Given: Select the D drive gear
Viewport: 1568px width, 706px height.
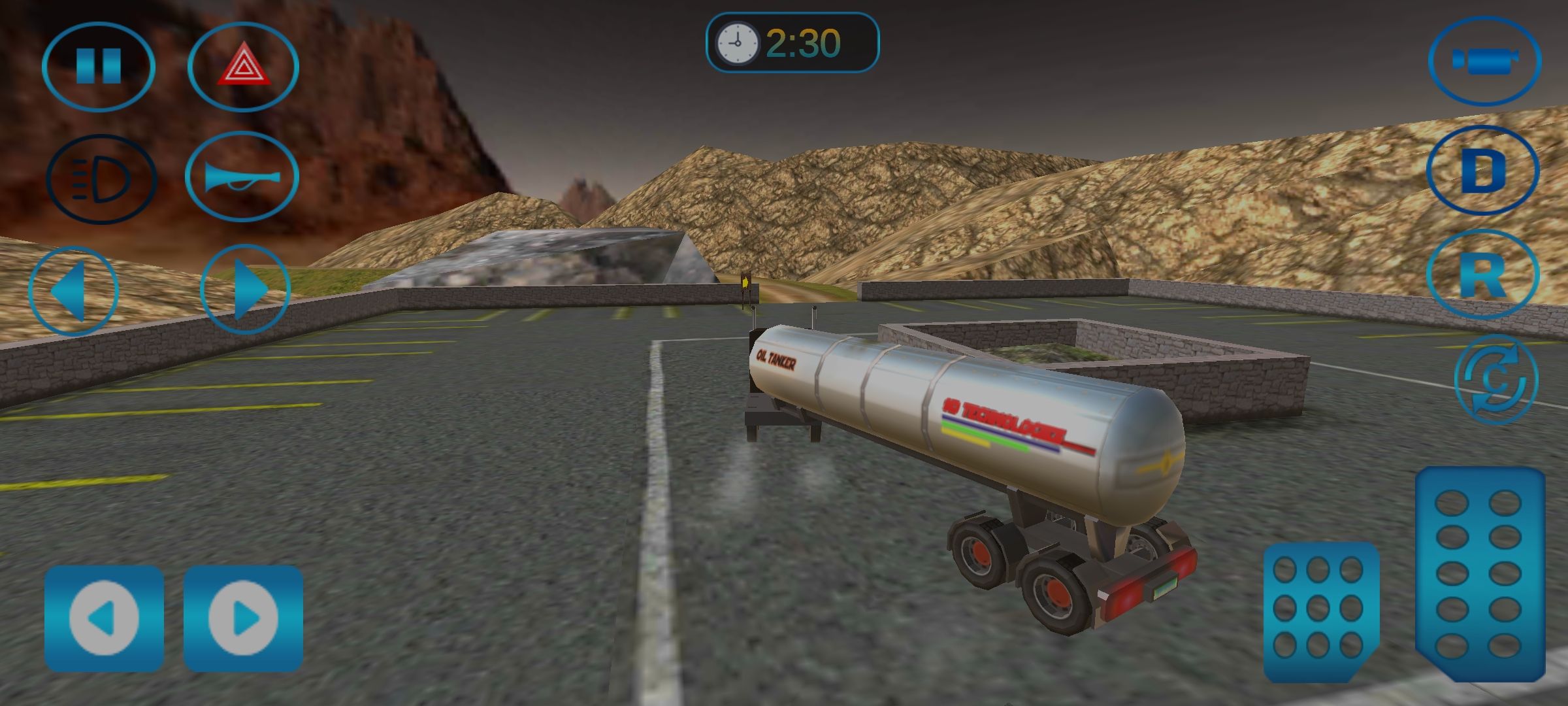Looking at the screenshot, I should [x=1482, y=171].
